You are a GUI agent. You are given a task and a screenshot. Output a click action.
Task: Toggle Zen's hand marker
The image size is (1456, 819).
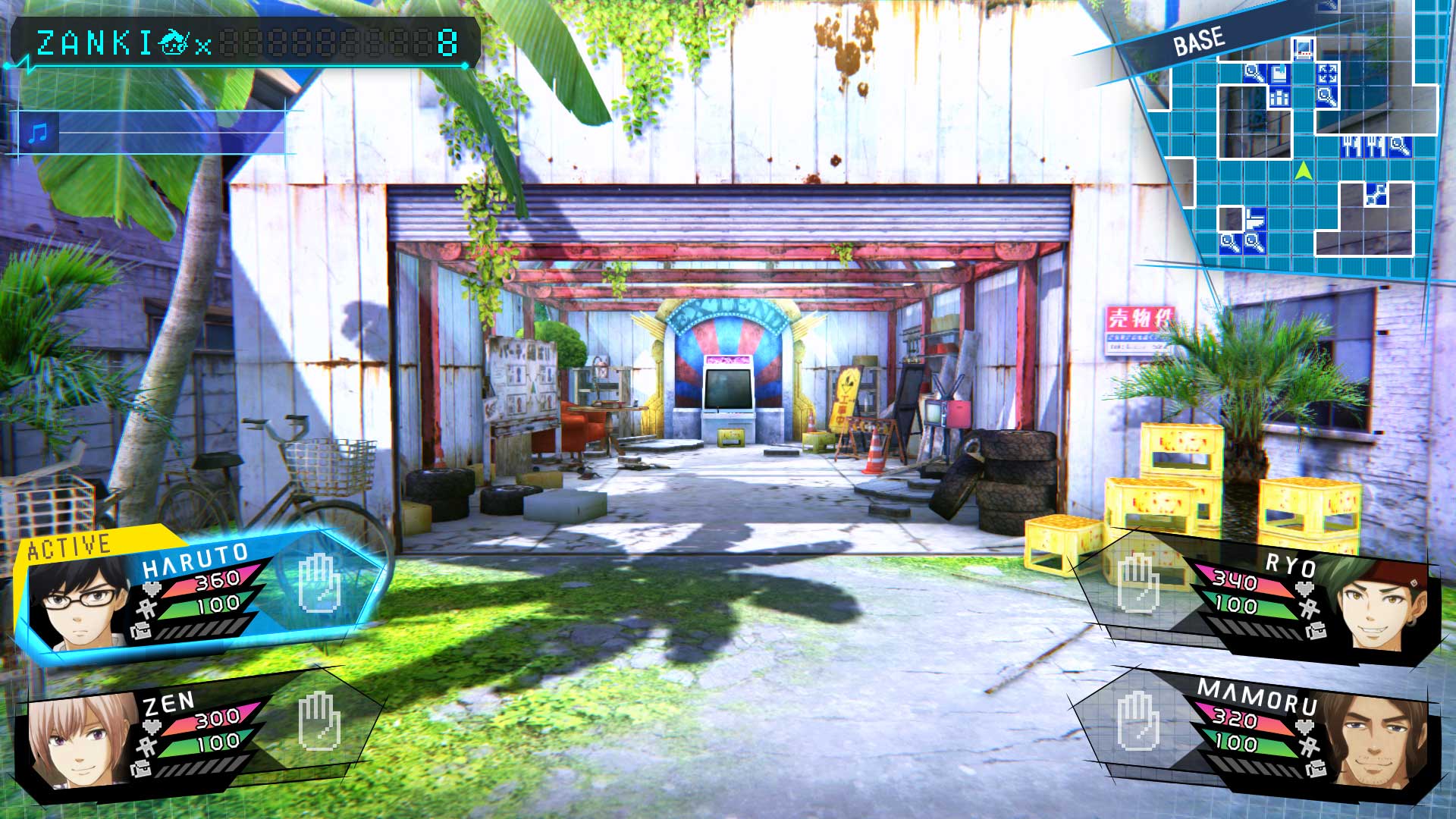(x=318, y=723)
